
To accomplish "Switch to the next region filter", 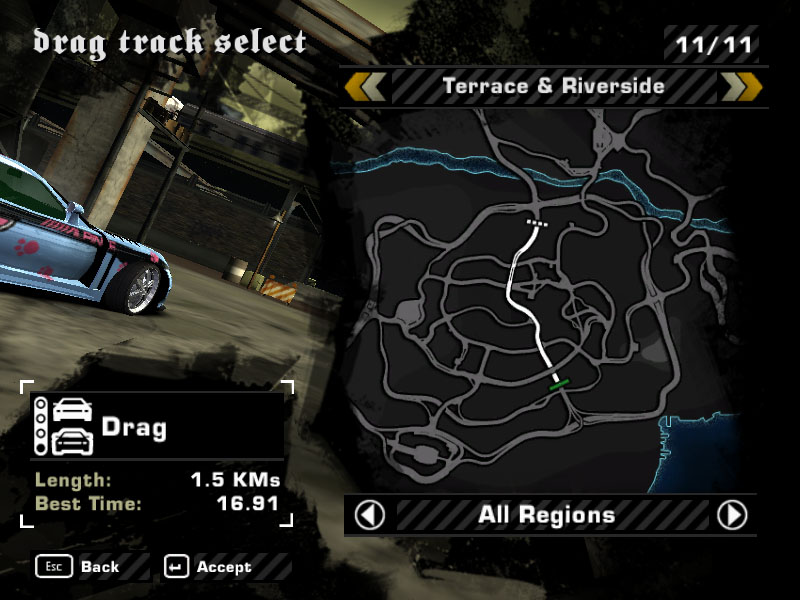I will coord(733,515).
